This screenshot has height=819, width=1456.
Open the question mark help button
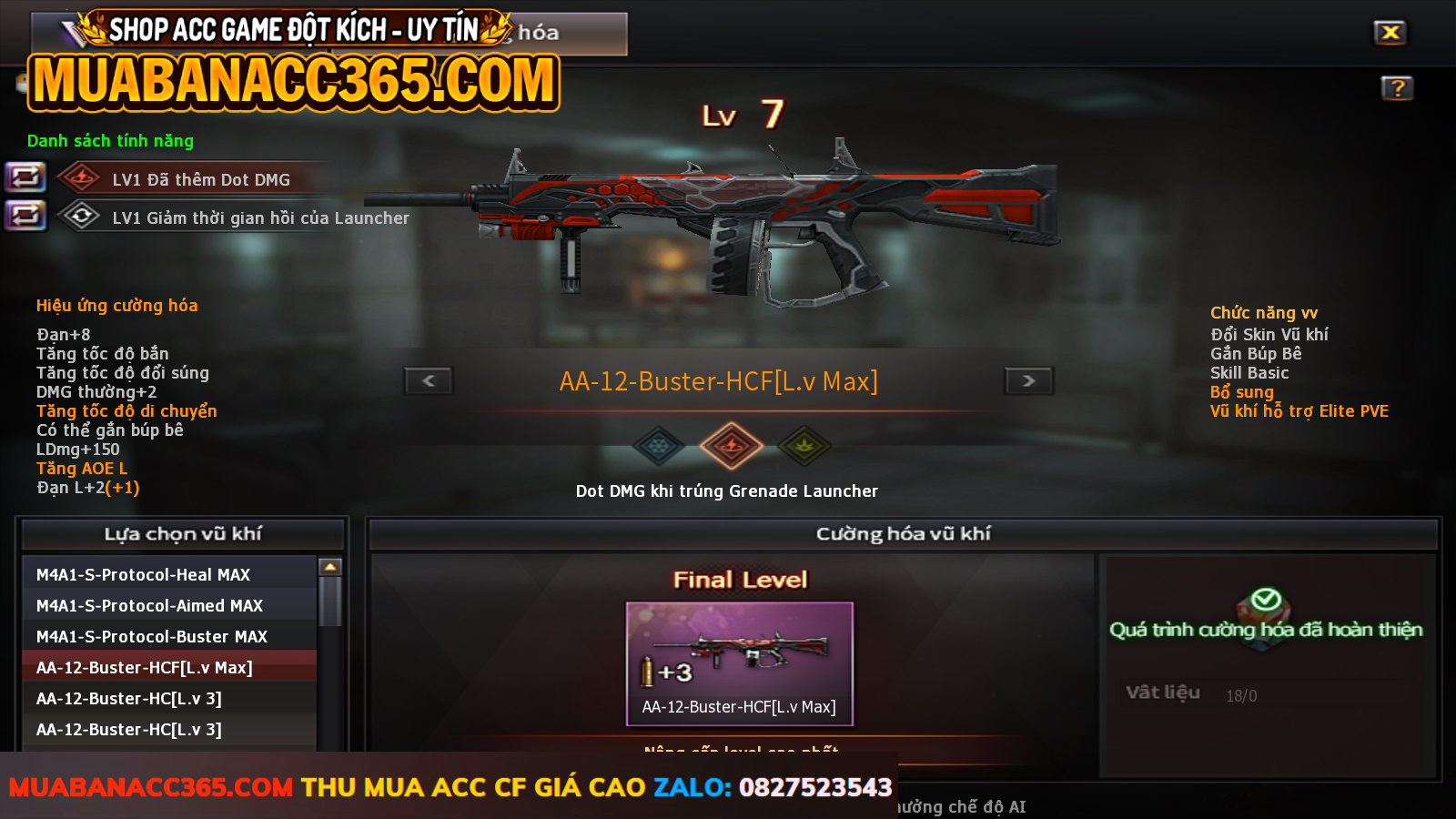(x=1397, y=88)
